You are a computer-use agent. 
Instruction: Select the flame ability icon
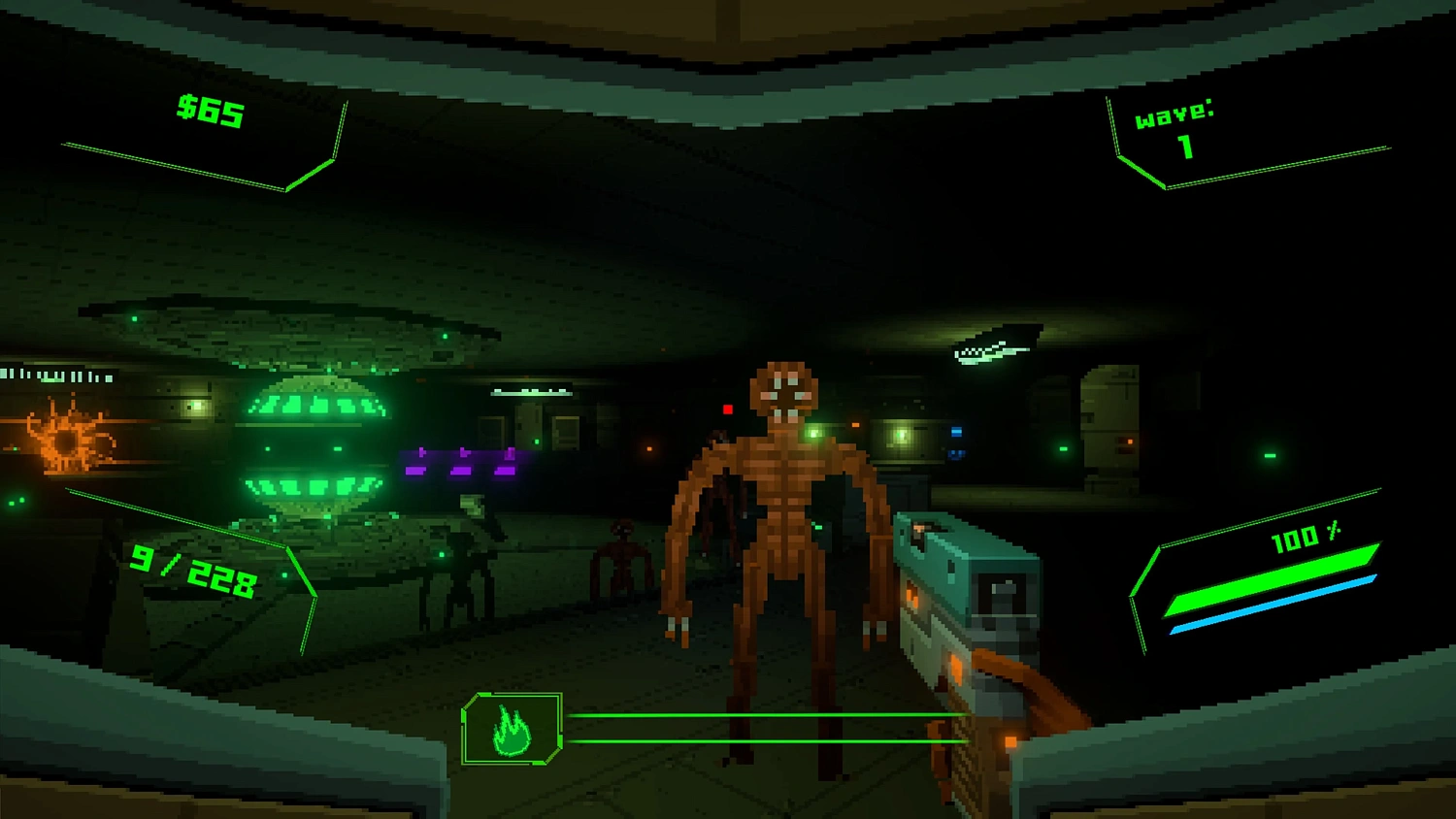tap(512, 730)
